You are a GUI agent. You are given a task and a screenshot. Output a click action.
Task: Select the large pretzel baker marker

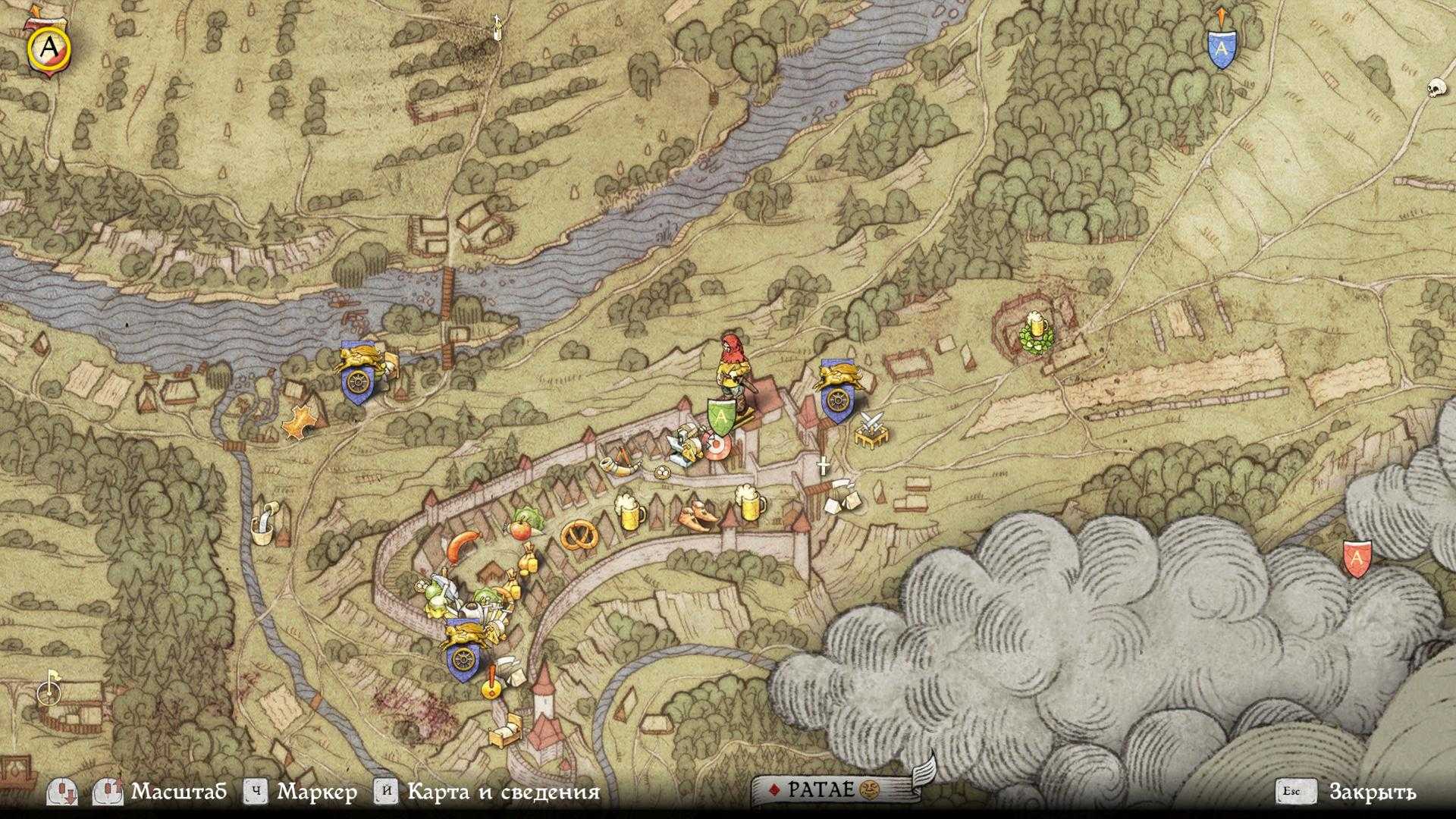(x=580, y=535)
